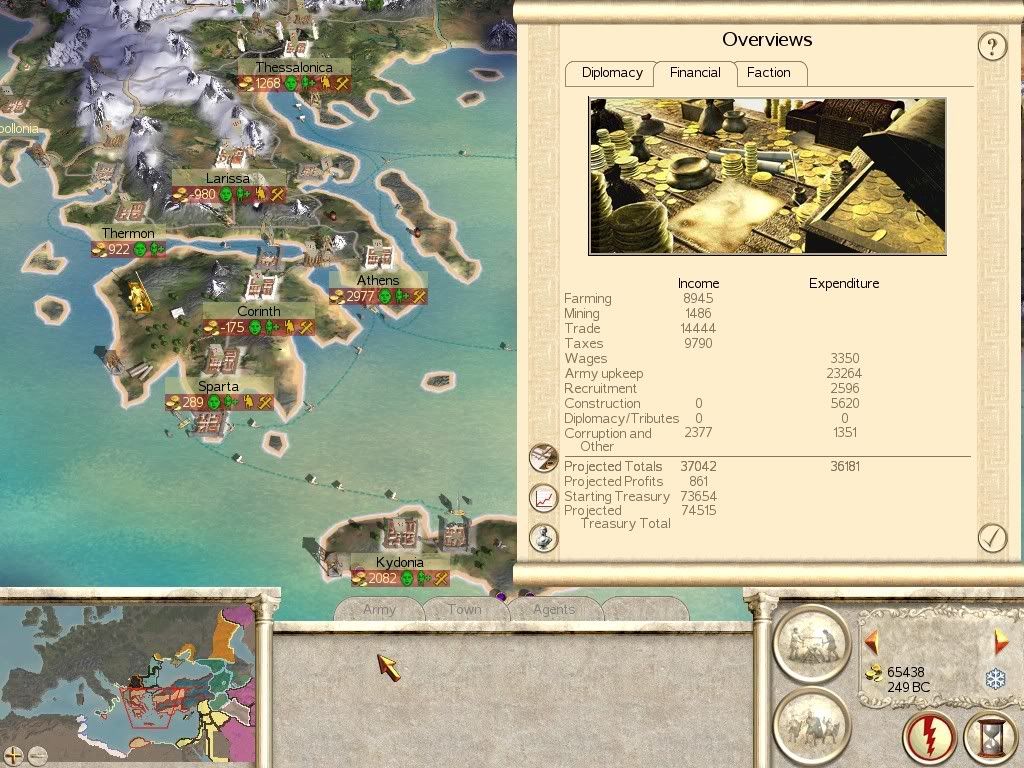Close the Overviews scroll with the checkmark
Screen dimensions: 1024x768
tap(991, 538)
